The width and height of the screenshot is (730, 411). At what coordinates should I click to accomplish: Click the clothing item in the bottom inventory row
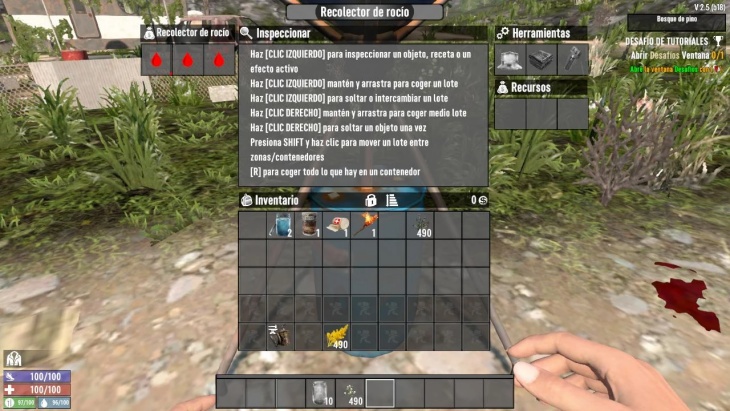tap(280, 337)
